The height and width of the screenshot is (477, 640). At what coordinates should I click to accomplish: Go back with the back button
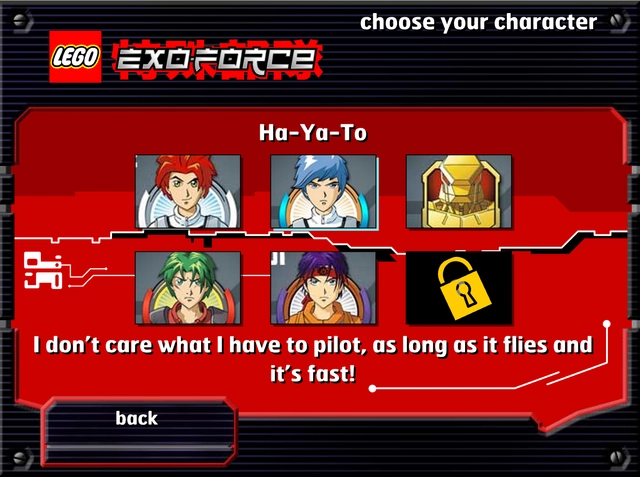[137, 418]
